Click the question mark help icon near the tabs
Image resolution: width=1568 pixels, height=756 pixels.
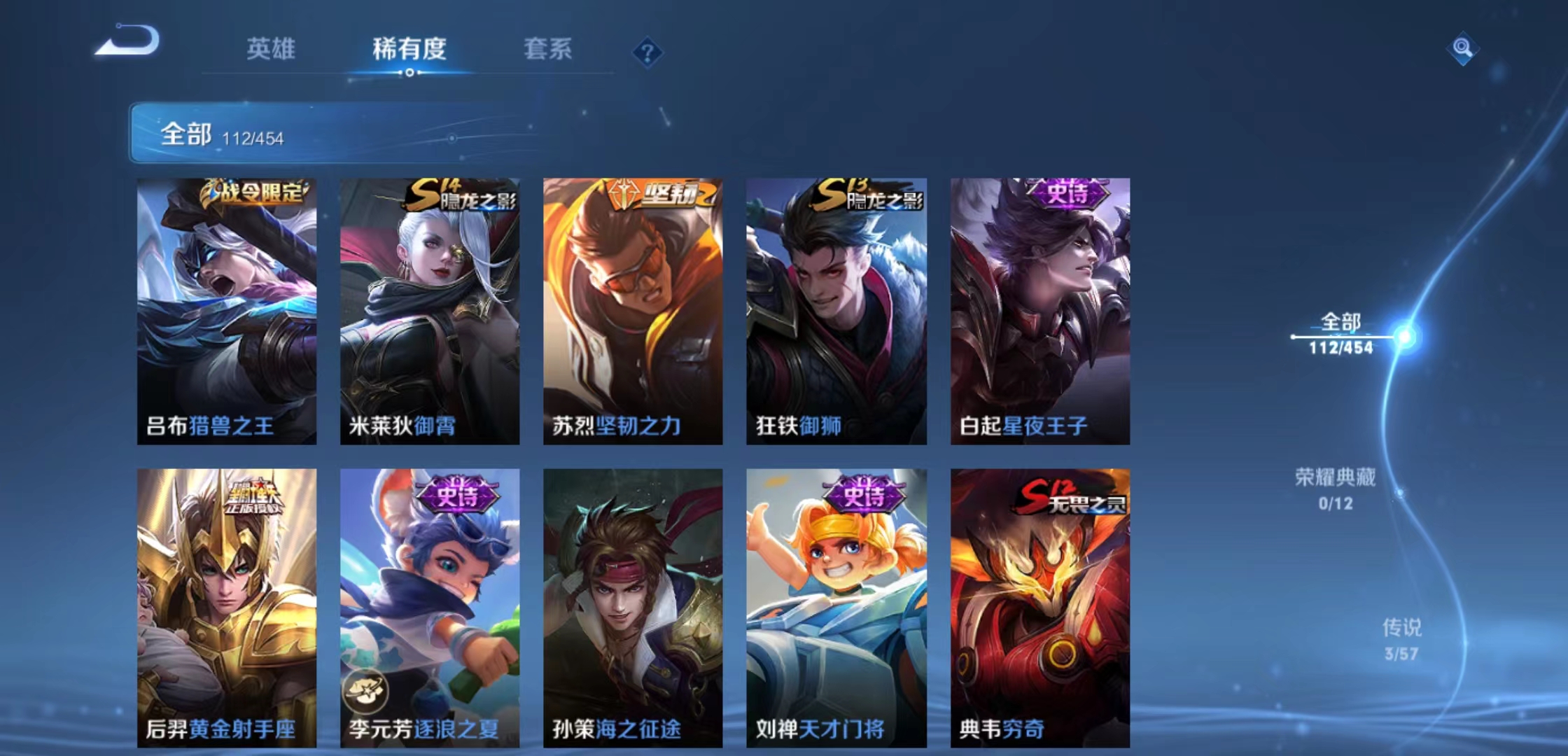[x=647, y=52]
